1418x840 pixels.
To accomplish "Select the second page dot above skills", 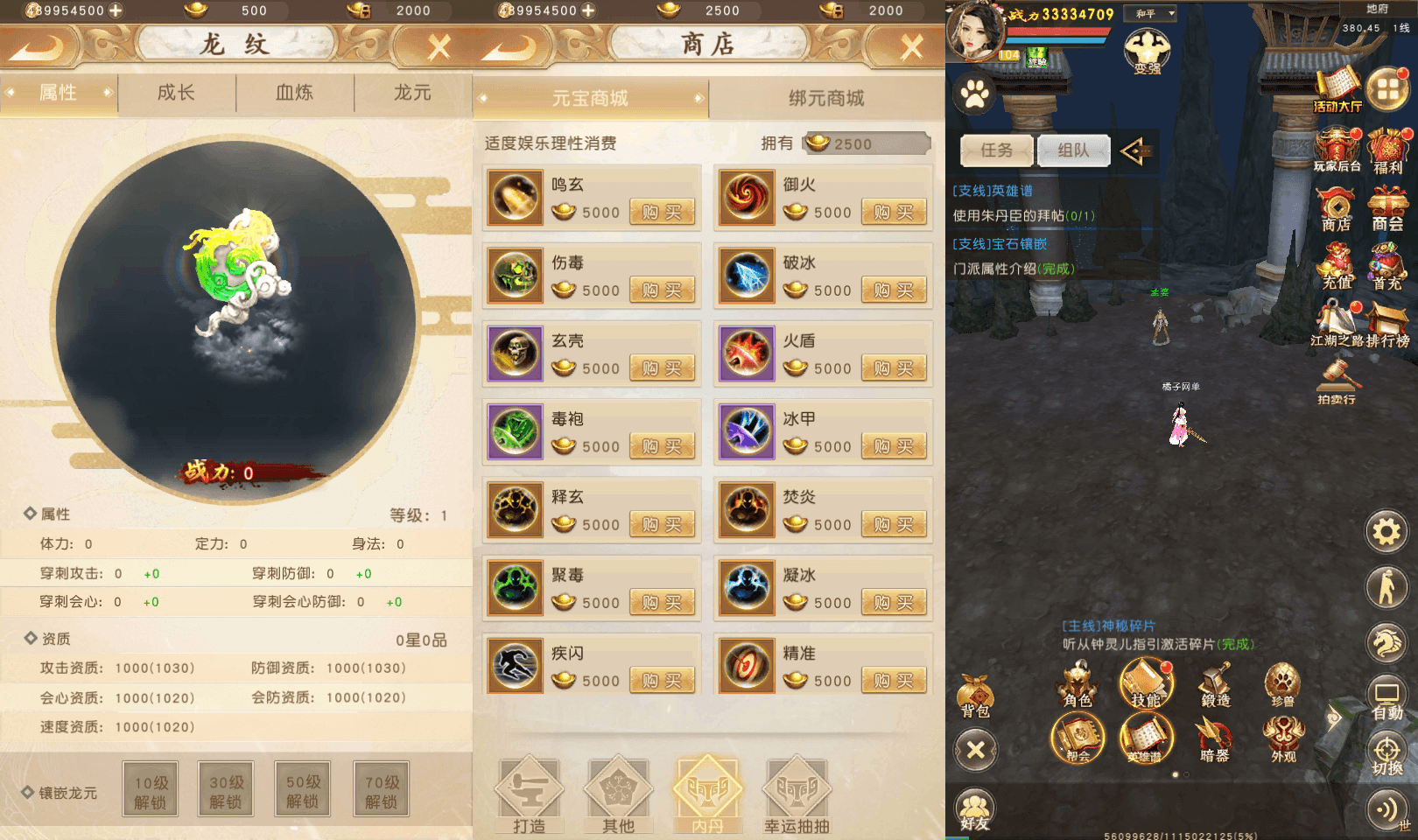I will pos(1186,773).
